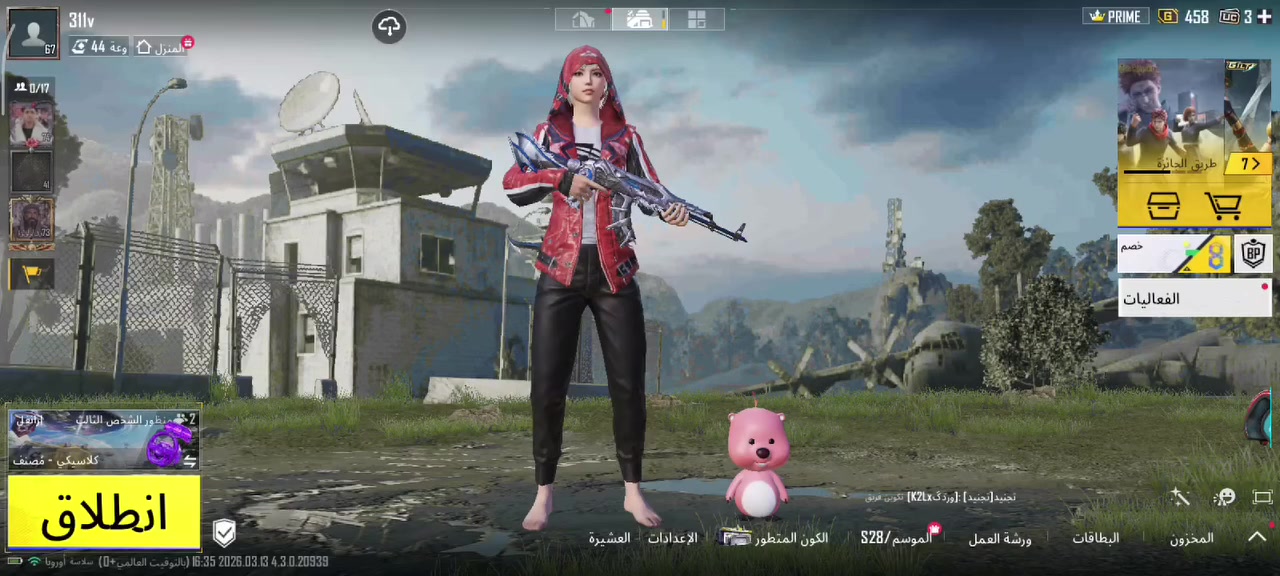Open the العشيرة clan menu
The height and width of the screenshot is (576, 1280).
click(x=609, y=538)
